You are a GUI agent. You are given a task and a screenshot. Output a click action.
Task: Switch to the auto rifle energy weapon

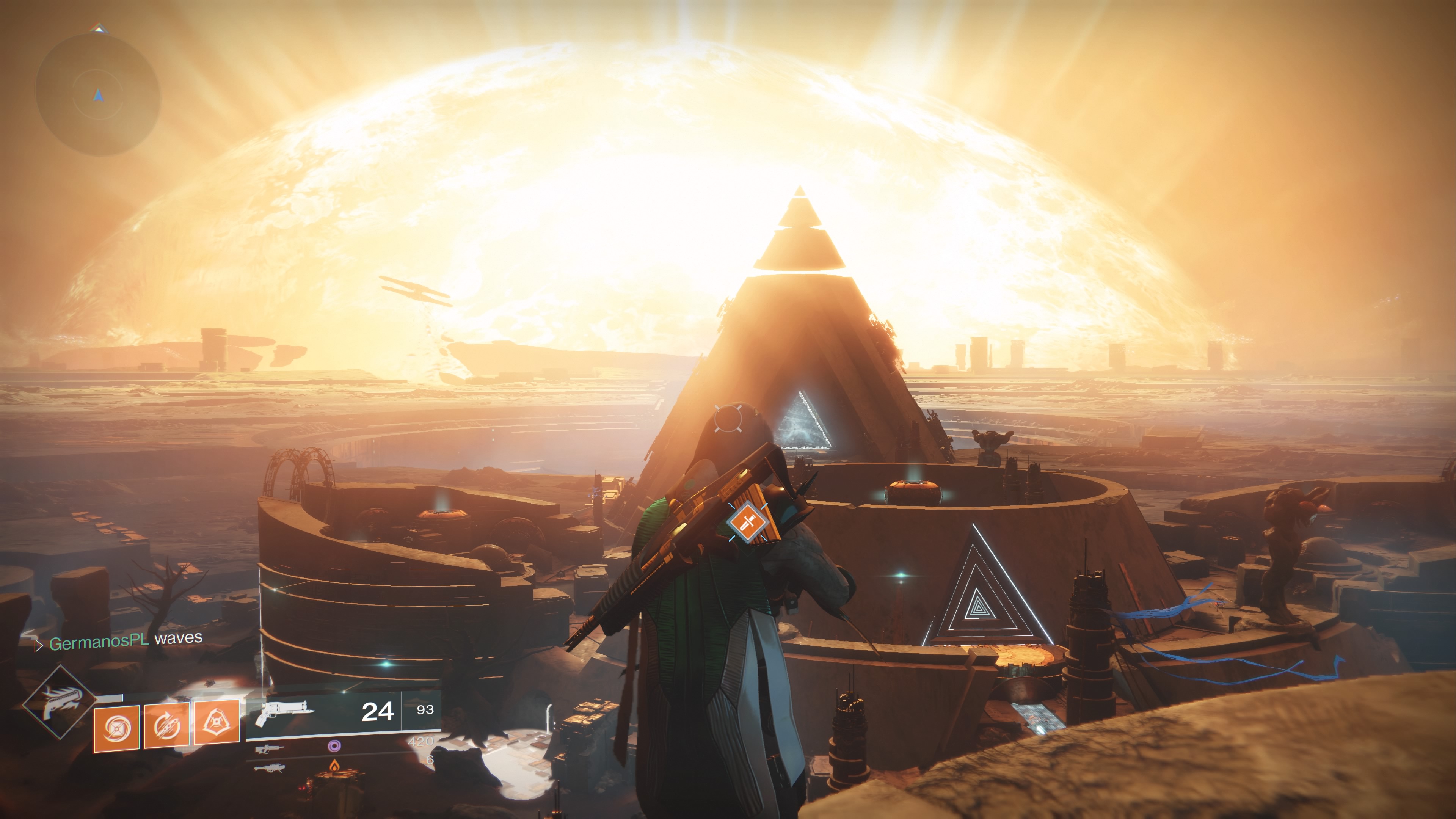coord(269,750)
